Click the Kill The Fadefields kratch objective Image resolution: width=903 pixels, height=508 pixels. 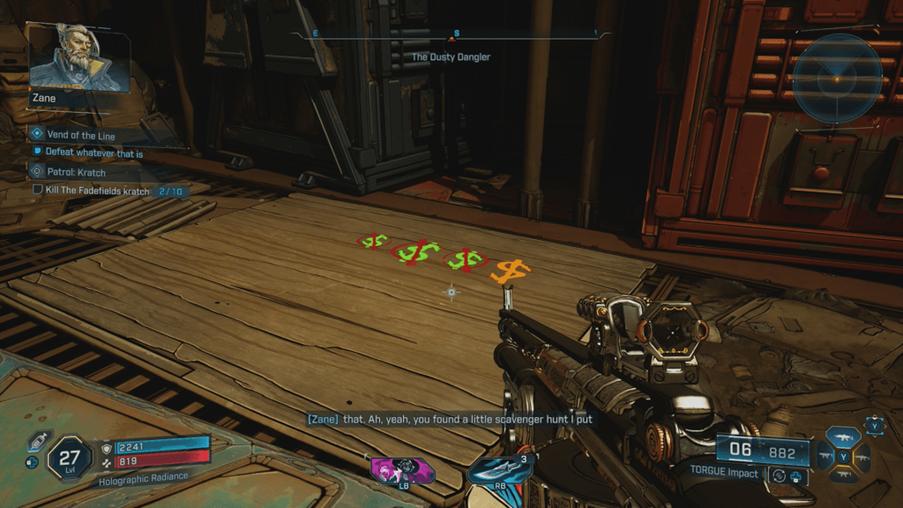[97, 190]
